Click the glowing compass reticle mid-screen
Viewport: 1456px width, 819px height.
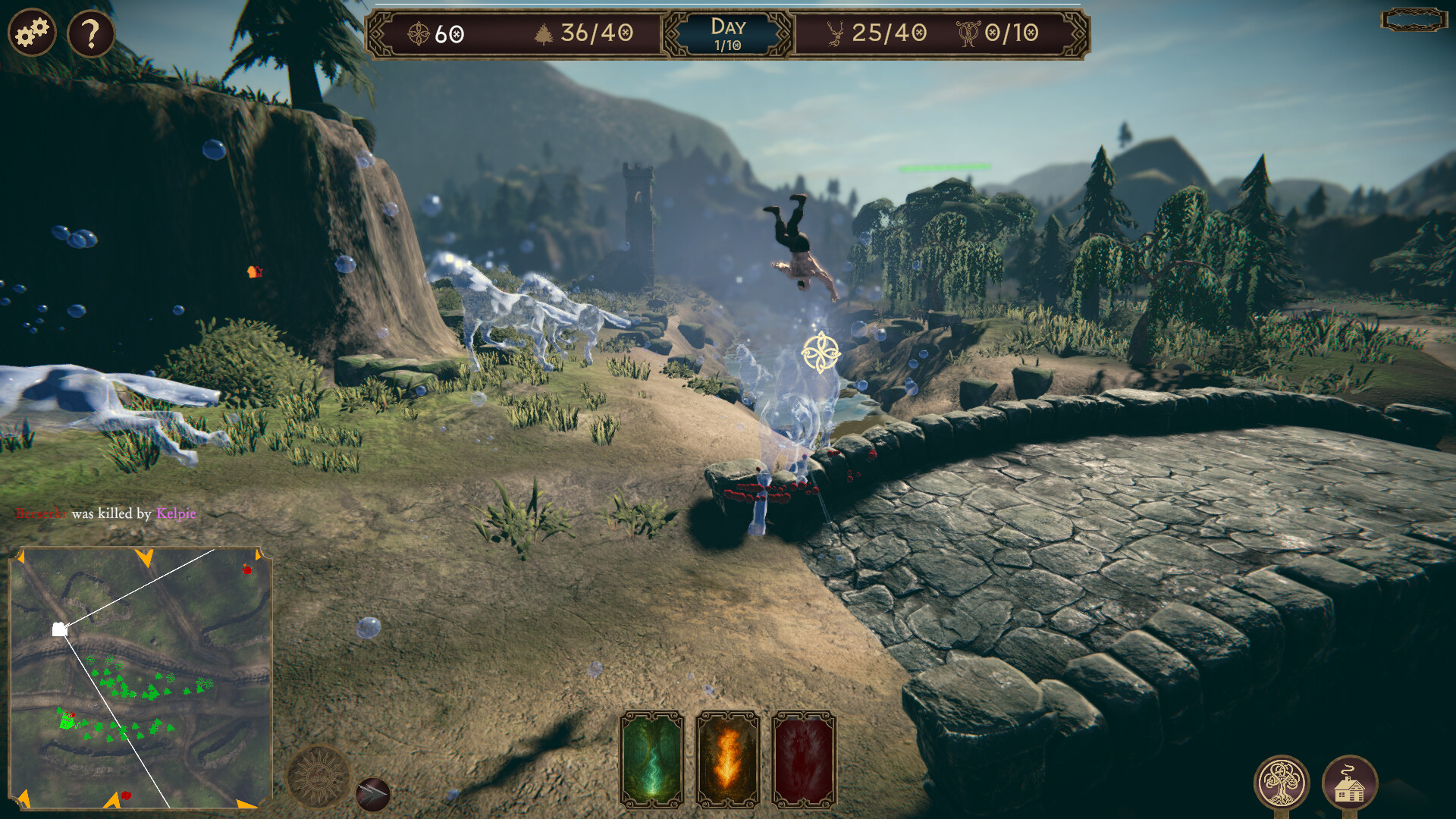(820, 351)
